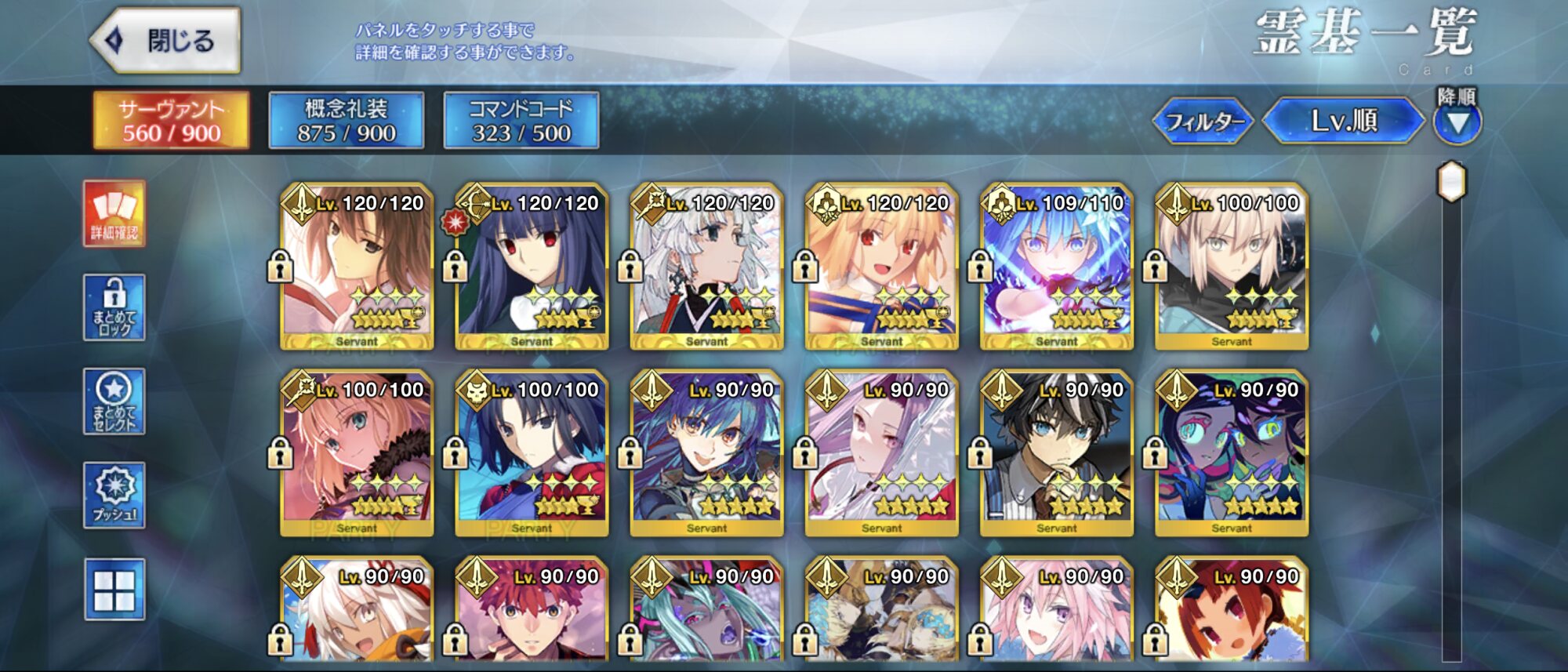Viewport: 1568px width, 672px height.
Task: Activate the 詳細確認 card detail button
Action: click(x=114, y=214)
